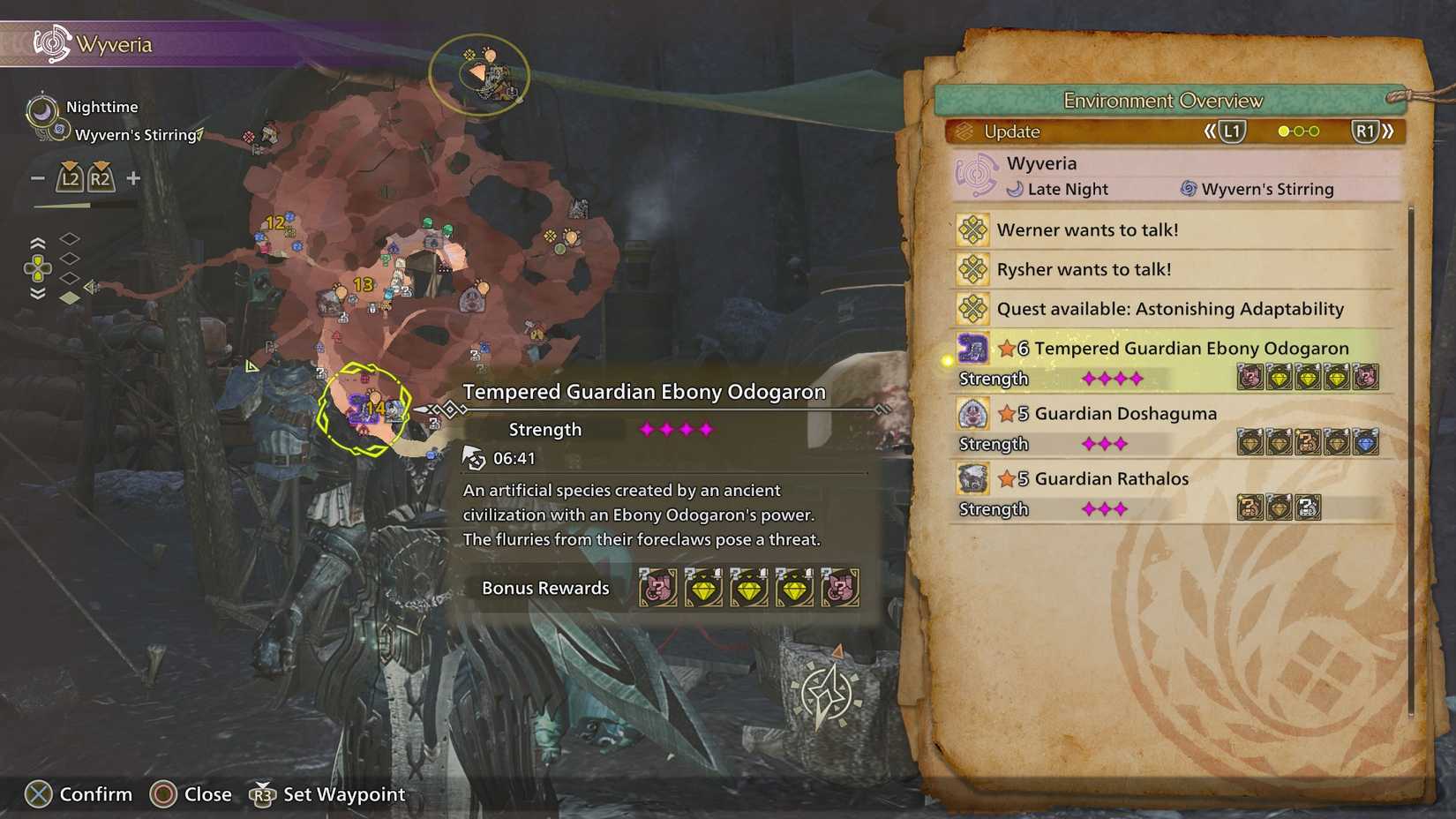1456x819 pixels.
Task: Click a gem icon under Bonus Rewards
Action: coord(703,588)
